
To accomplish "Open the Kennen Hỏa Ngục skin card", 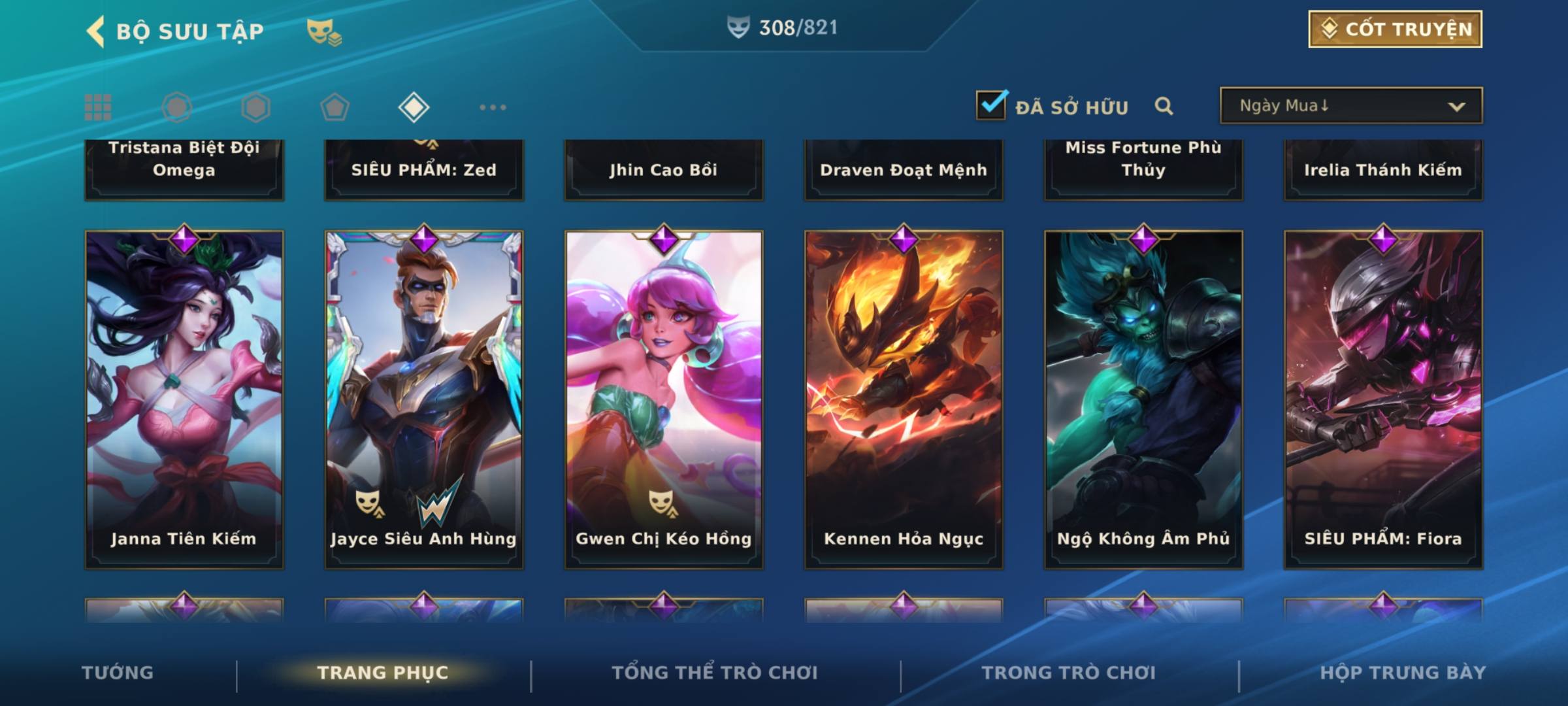I will point(904,399).
